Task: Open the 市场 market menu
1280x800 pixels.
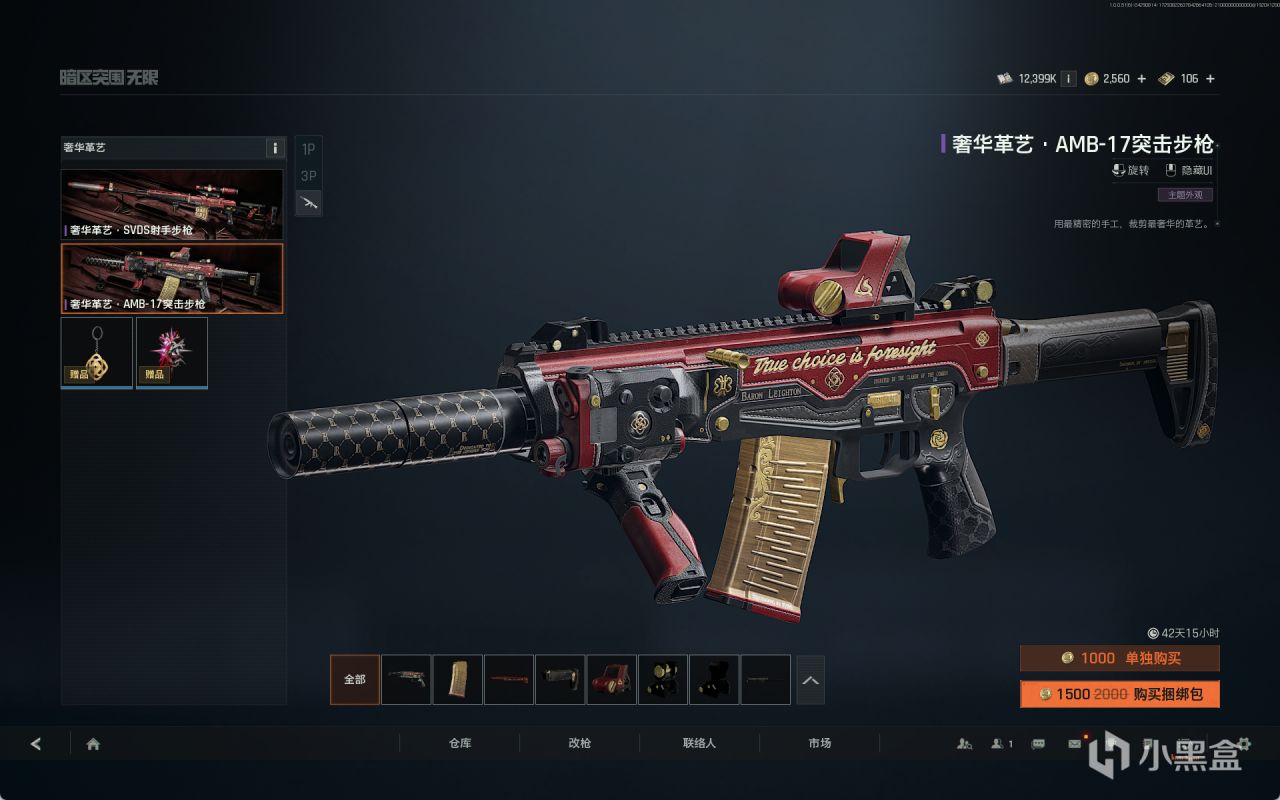Action: 819,744
